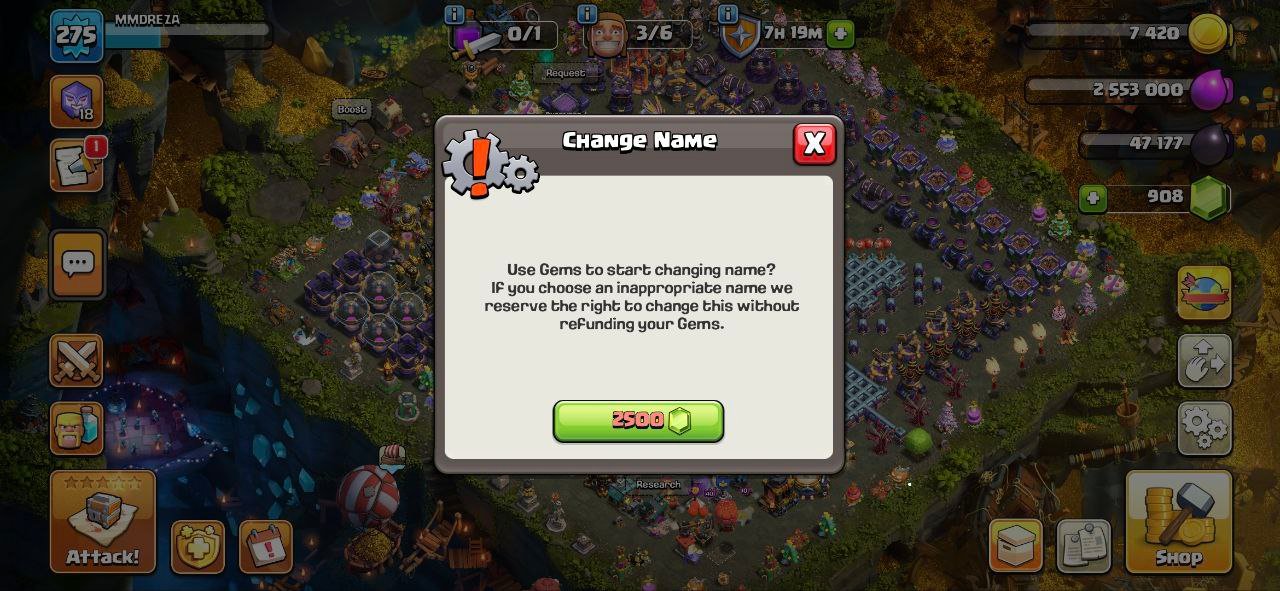Open the barbarian and elixir army icon
This screenshot has height=591, width=1280.
point(77,429)
